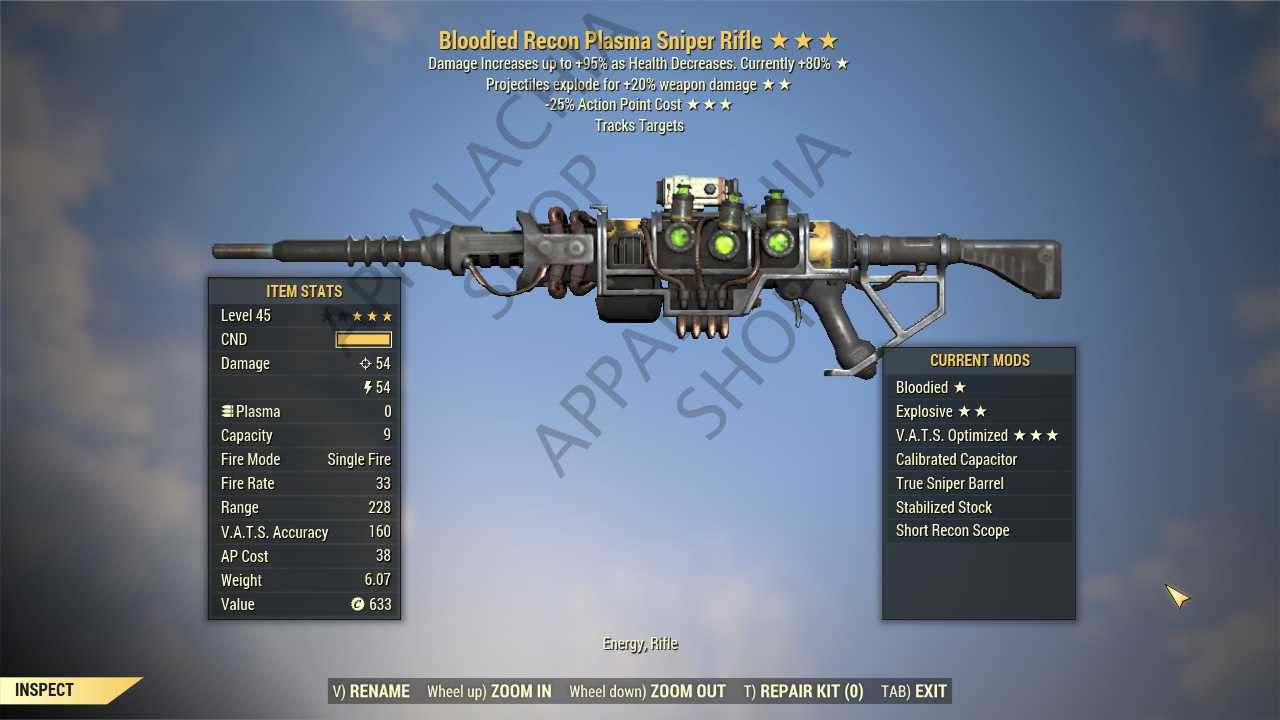Image resolution: width=1280 pixels, height=720 pixels.
Task: Click the Short Recon Scope mod entry
Action: coord(952,530)
